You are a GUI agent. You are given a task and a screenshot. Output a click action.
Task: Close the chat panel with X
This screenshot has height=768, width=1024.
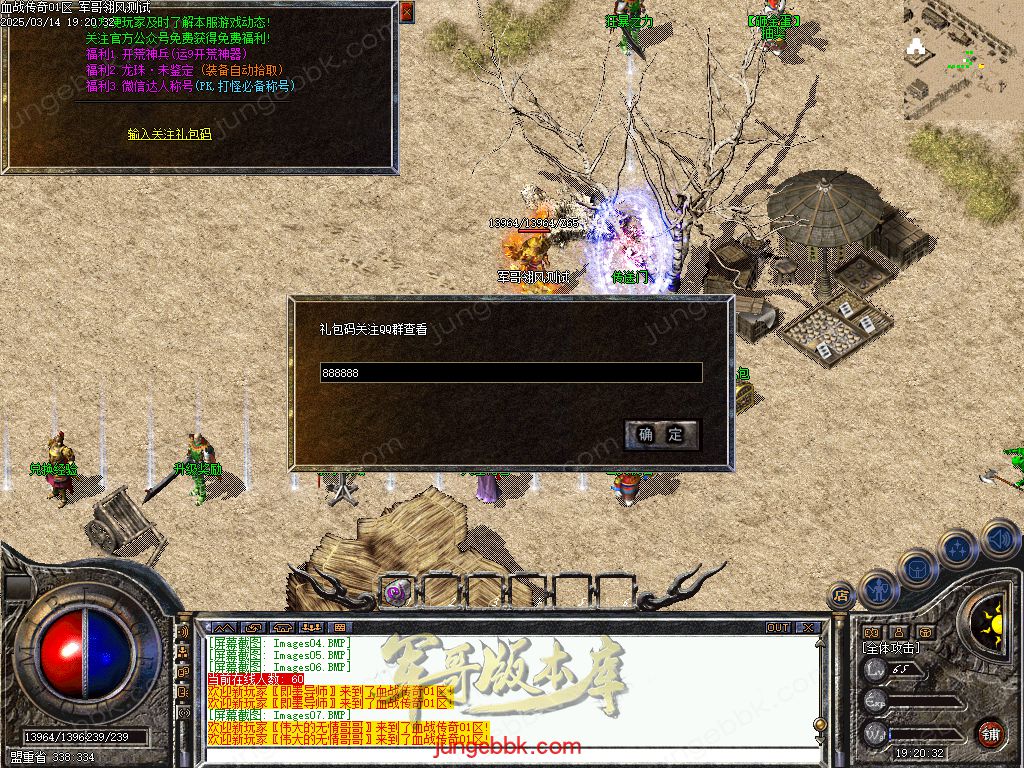(x=808, y=628)
